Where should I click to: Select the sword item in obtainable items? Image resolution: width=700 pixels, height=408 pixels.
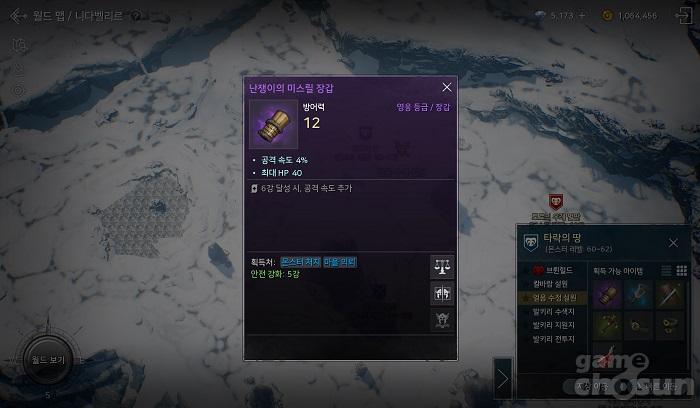click(671, 294)
